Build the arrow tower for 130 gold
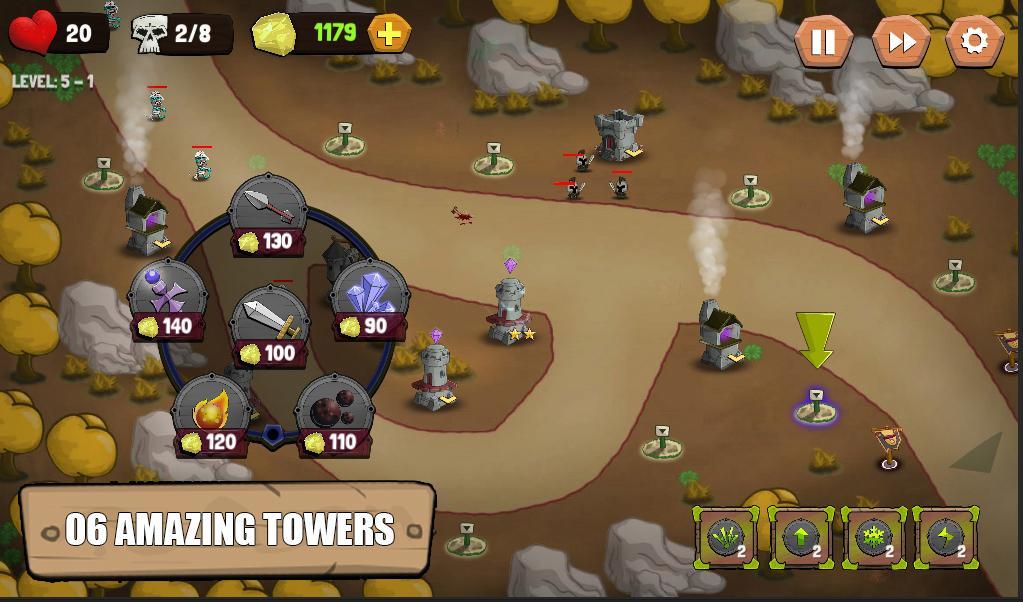1023x602 pixels. (268, 214)
